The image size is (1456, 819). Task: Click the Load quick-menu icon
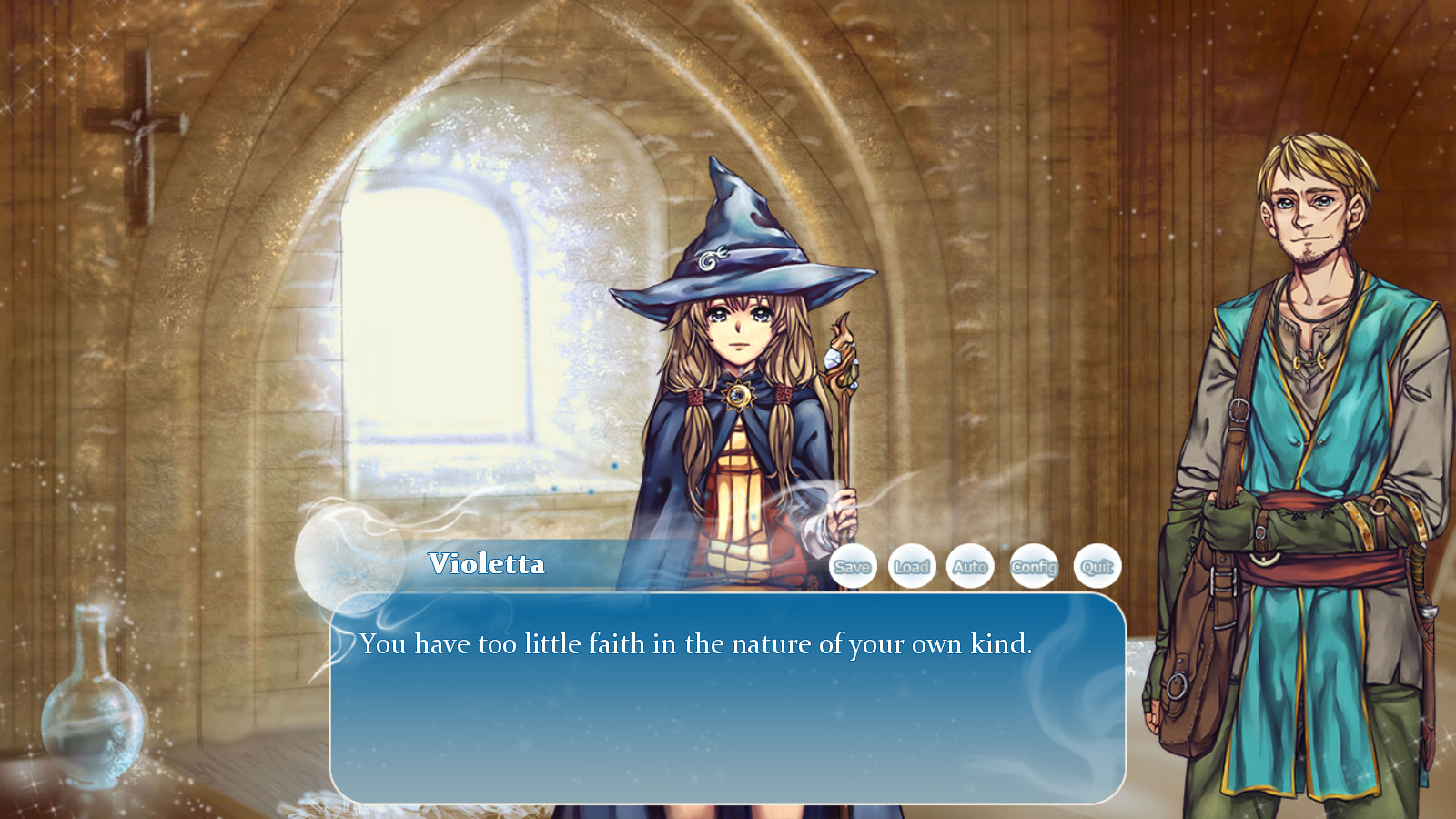pos(912,566)
